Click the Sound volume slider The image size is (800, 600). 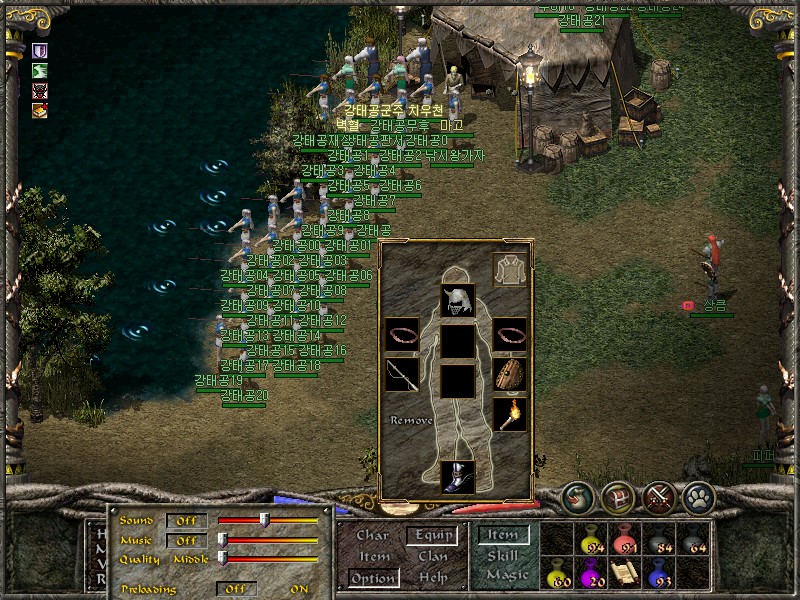coord(265,520)
